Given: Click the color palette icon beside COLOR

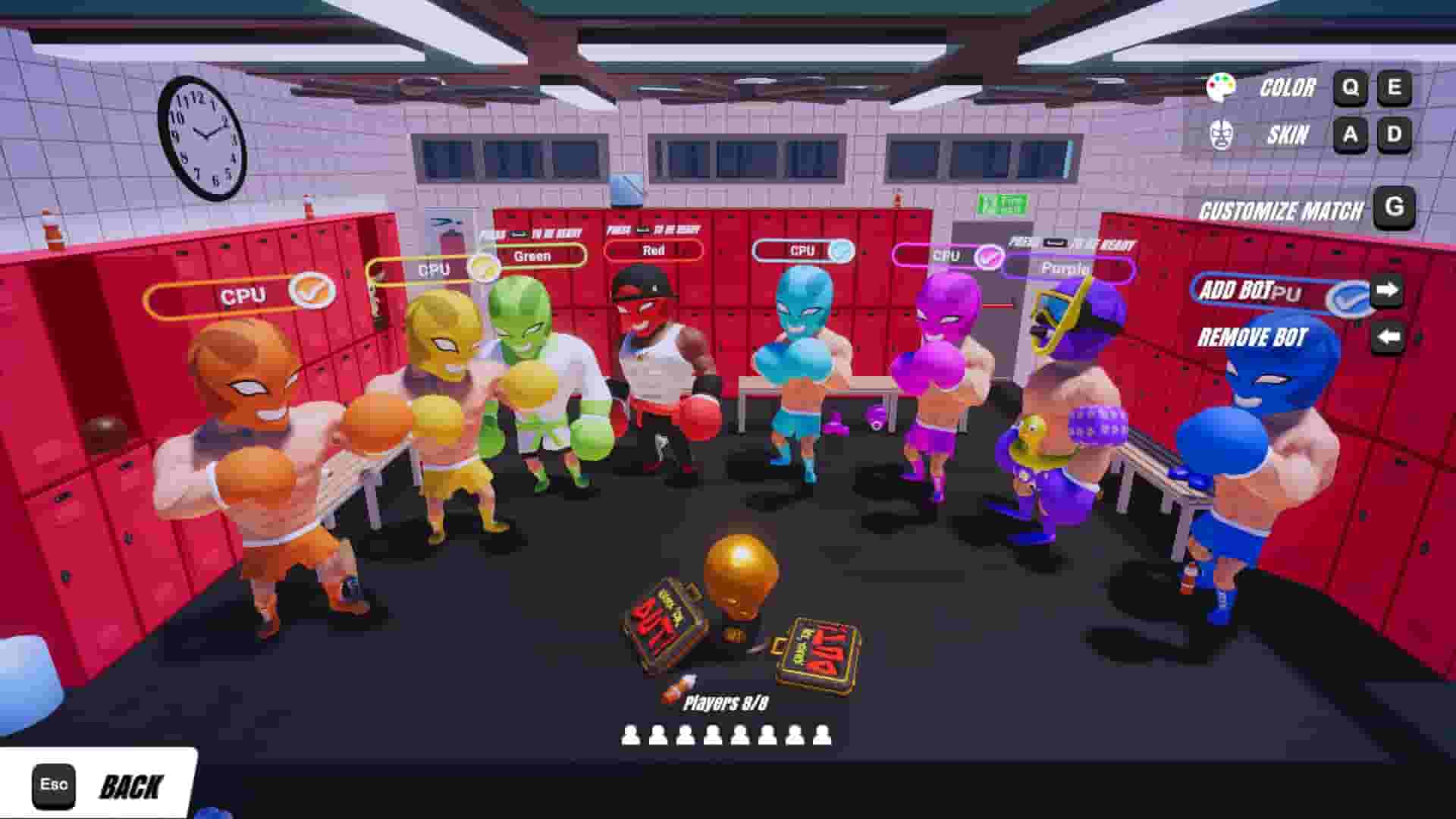Looking at the screenshot, I should pyautogui.click(x=1220, y=86).
